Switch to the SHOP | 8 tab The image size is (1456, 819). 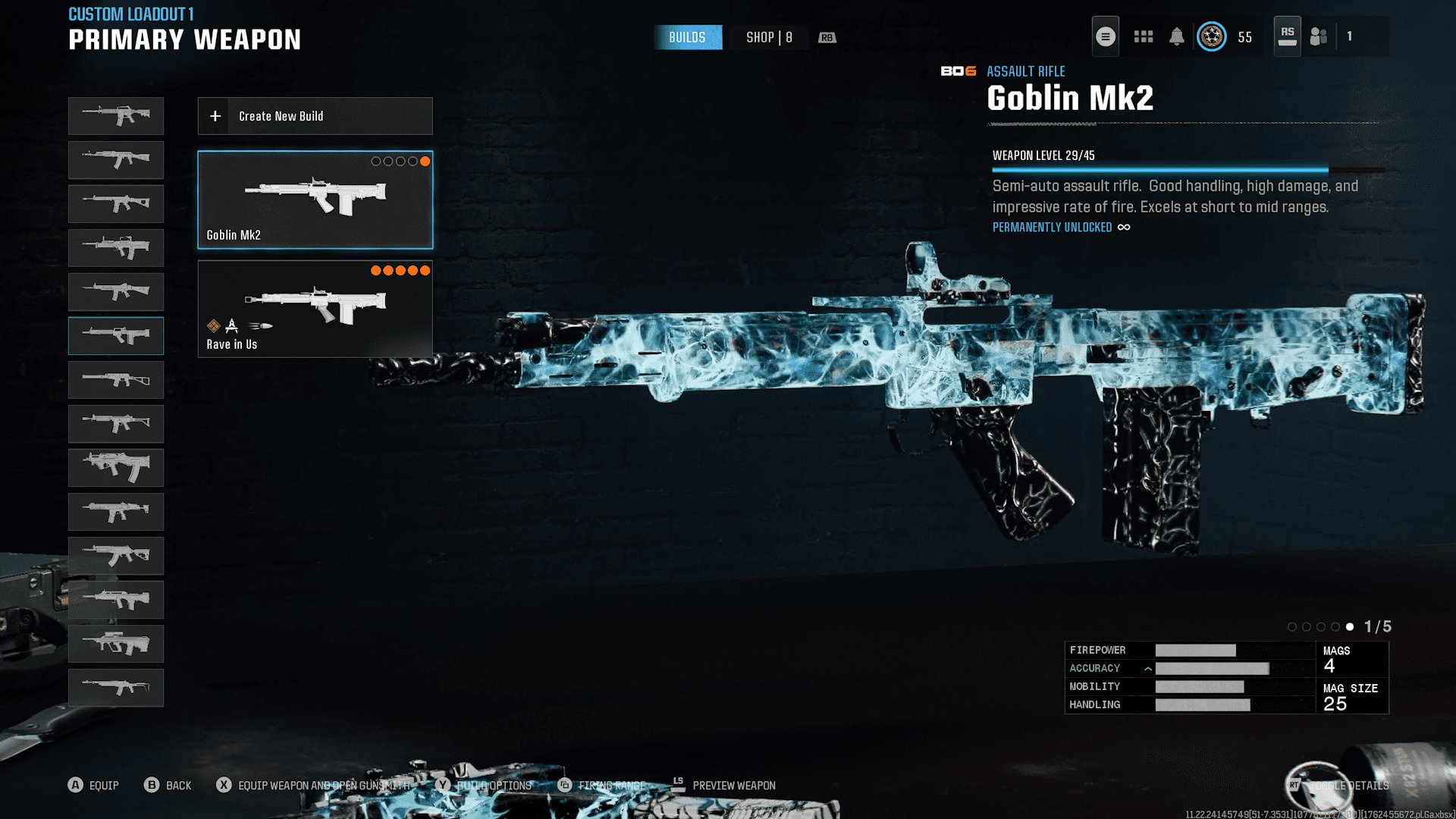coord(768,37)
